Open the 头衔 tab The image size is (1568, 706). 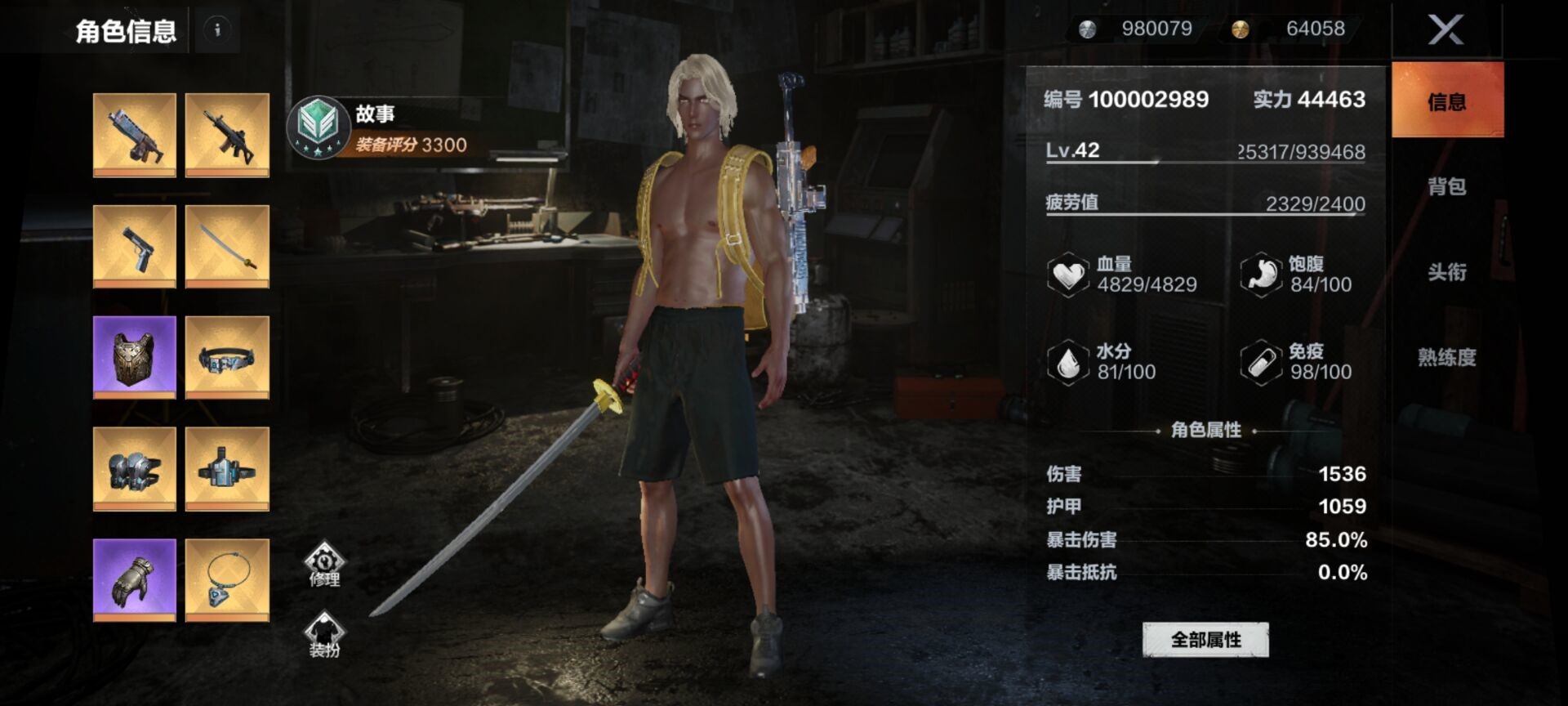pos(1446,272)
